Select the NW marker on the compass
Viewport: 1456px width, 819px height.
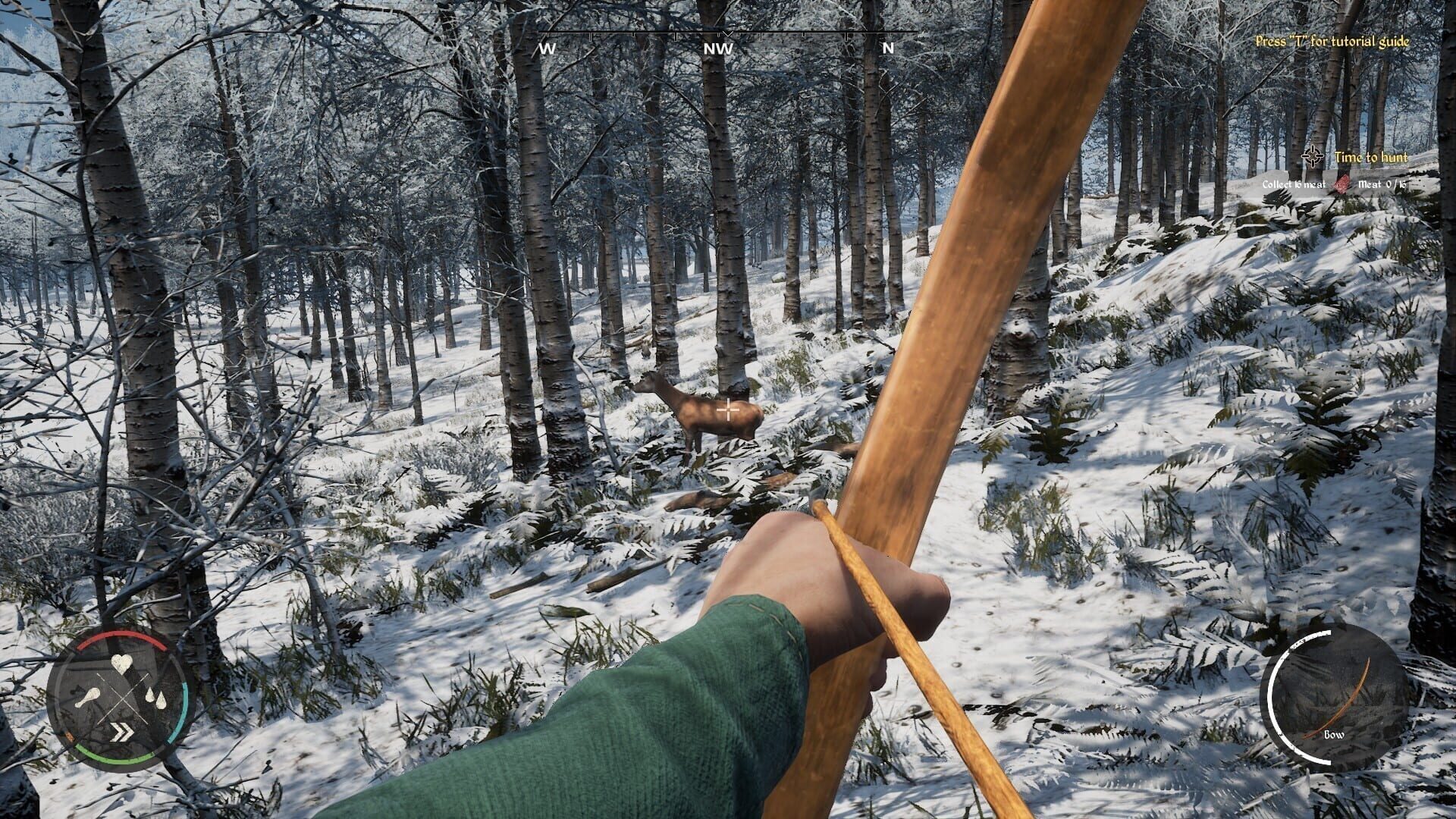(x=715, y=47)
